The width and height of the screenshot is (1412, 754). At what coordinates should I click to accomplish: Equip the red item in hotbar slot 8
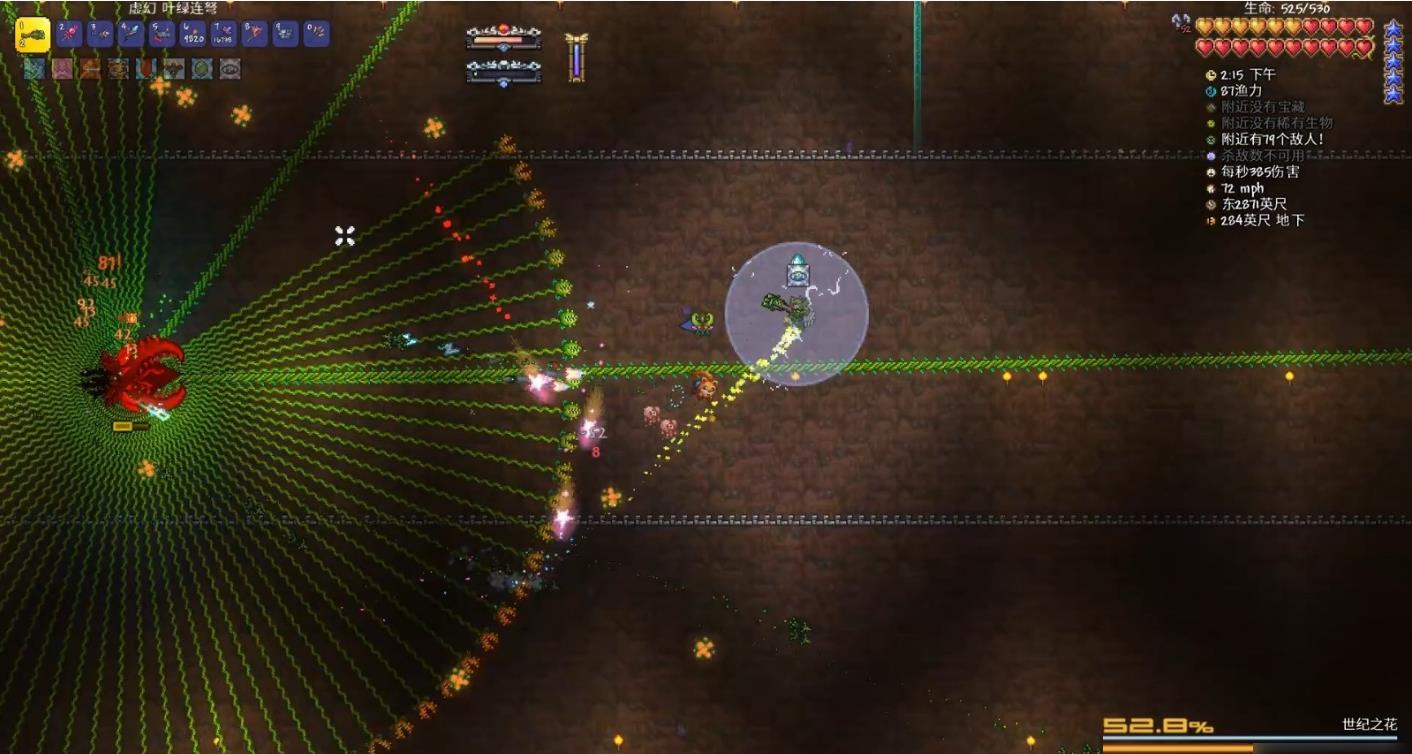(x=255, y=35)
